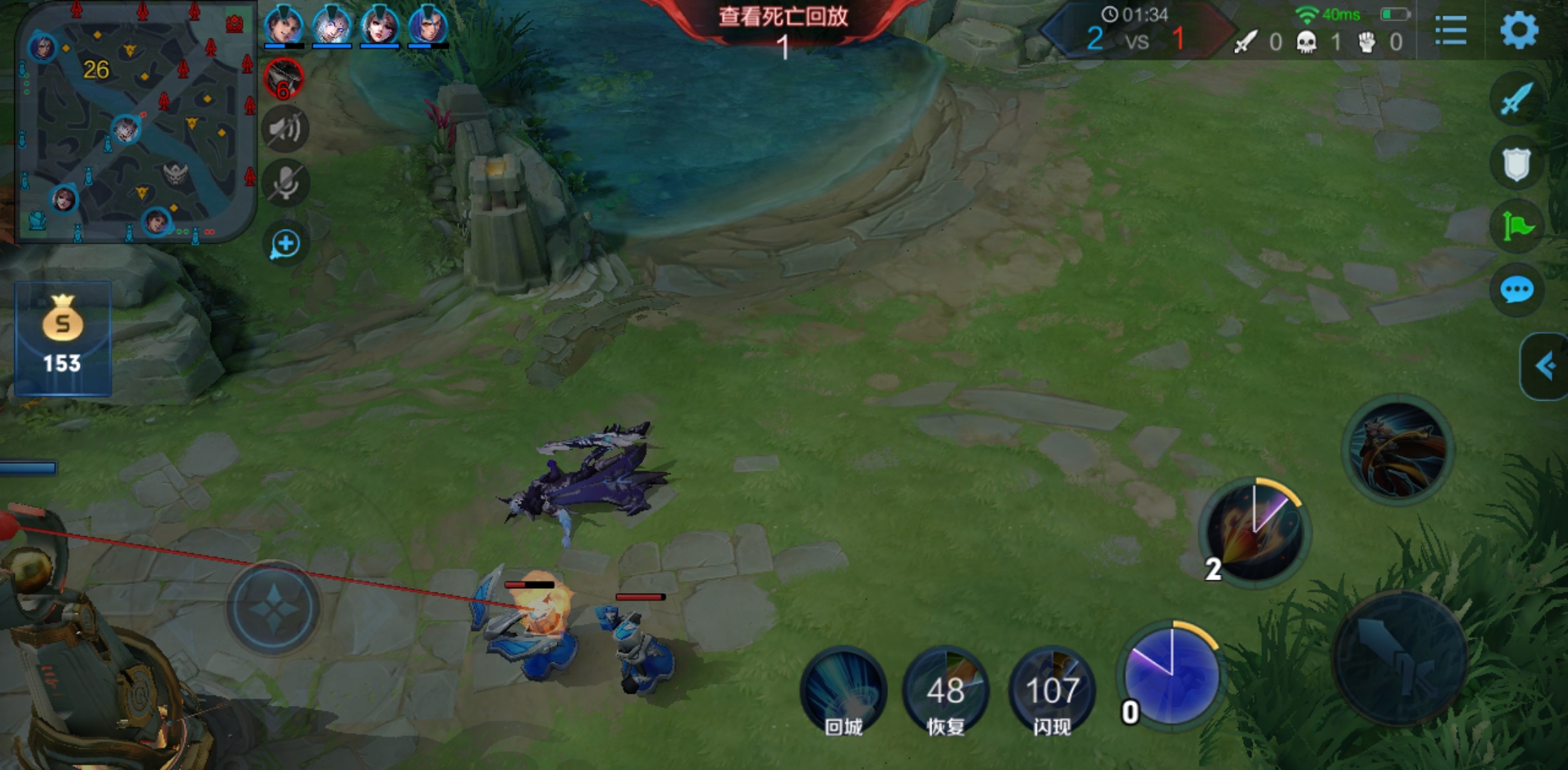Tap the virtual movement joystick
The height and width of the screenshot is (770, 1568).
pyautogui.click(x=274, y=608)
